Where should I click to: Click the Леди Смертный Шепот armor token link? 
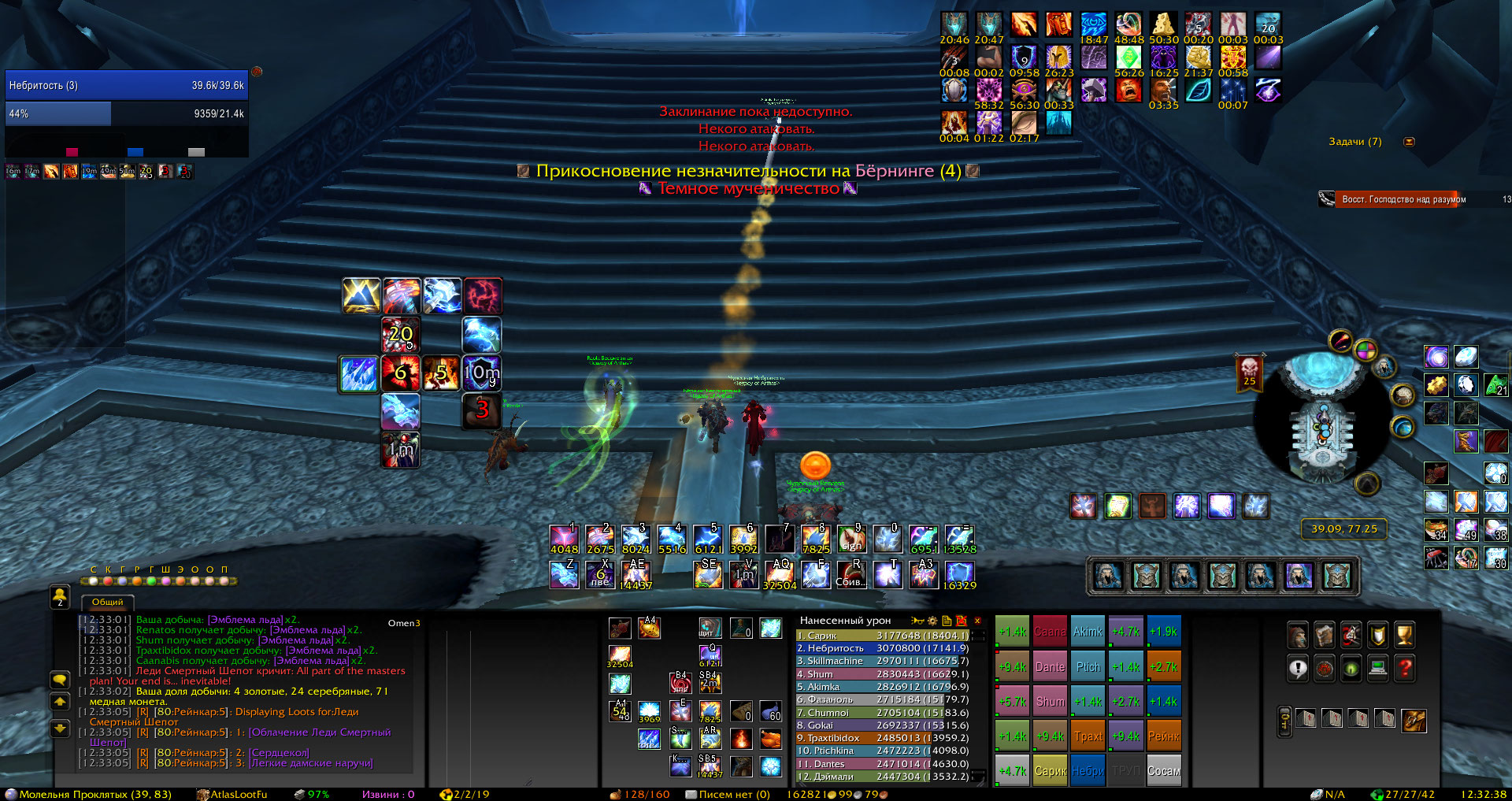tap(321, 732)
